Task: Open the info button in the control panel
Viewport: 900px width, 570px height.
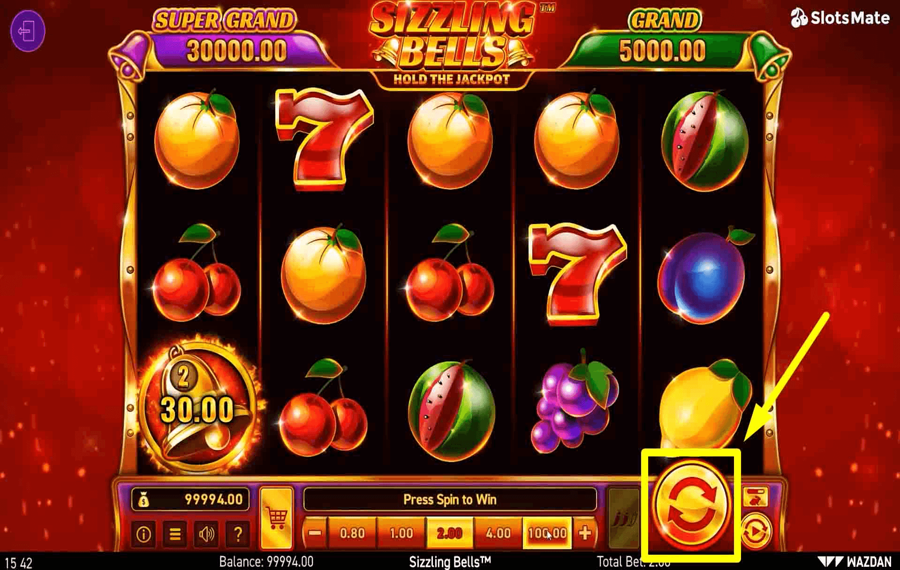Action: click(x=143, y=534)
